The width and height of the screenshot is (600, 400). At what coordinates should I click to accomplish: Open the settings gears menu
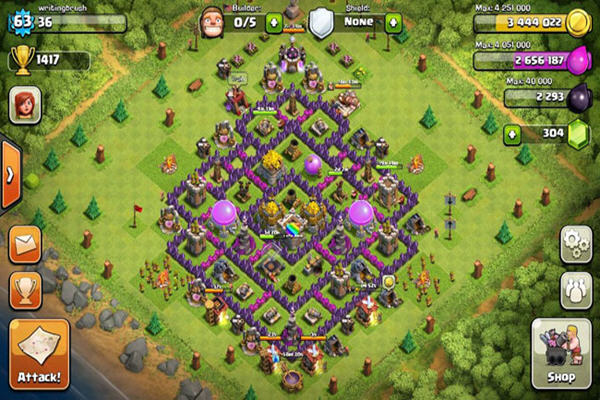[573, 242]
